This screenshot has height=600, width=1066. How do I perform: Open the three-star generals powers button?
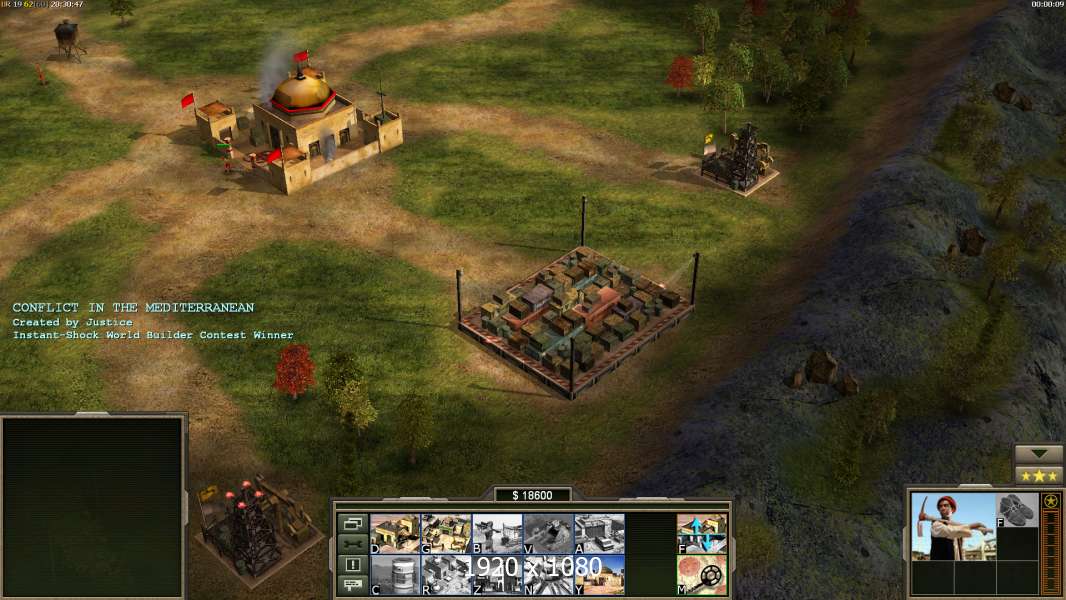pyautogui.click(x=1038, y=475)
